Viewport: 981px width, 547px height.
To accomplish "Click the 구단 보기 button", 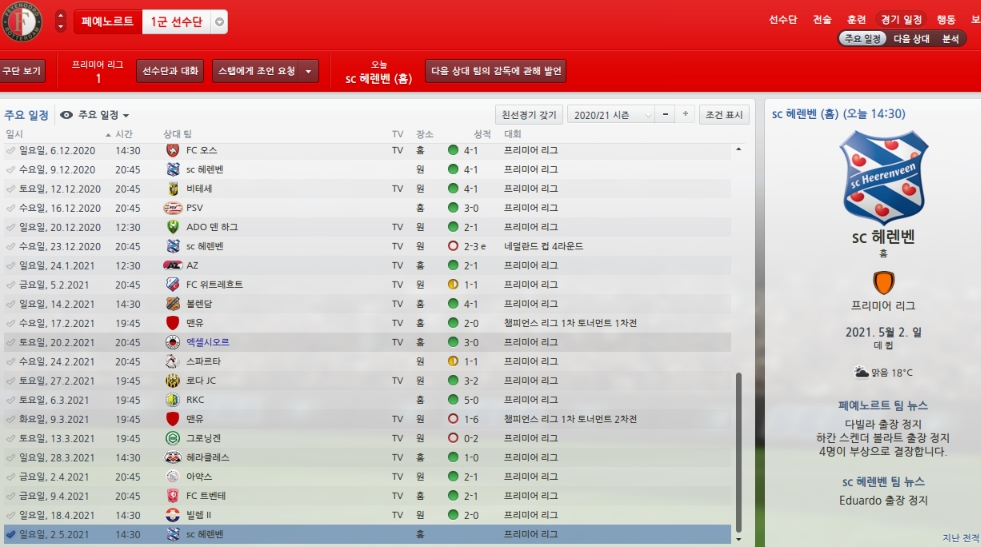I will [x=22, y=71].
